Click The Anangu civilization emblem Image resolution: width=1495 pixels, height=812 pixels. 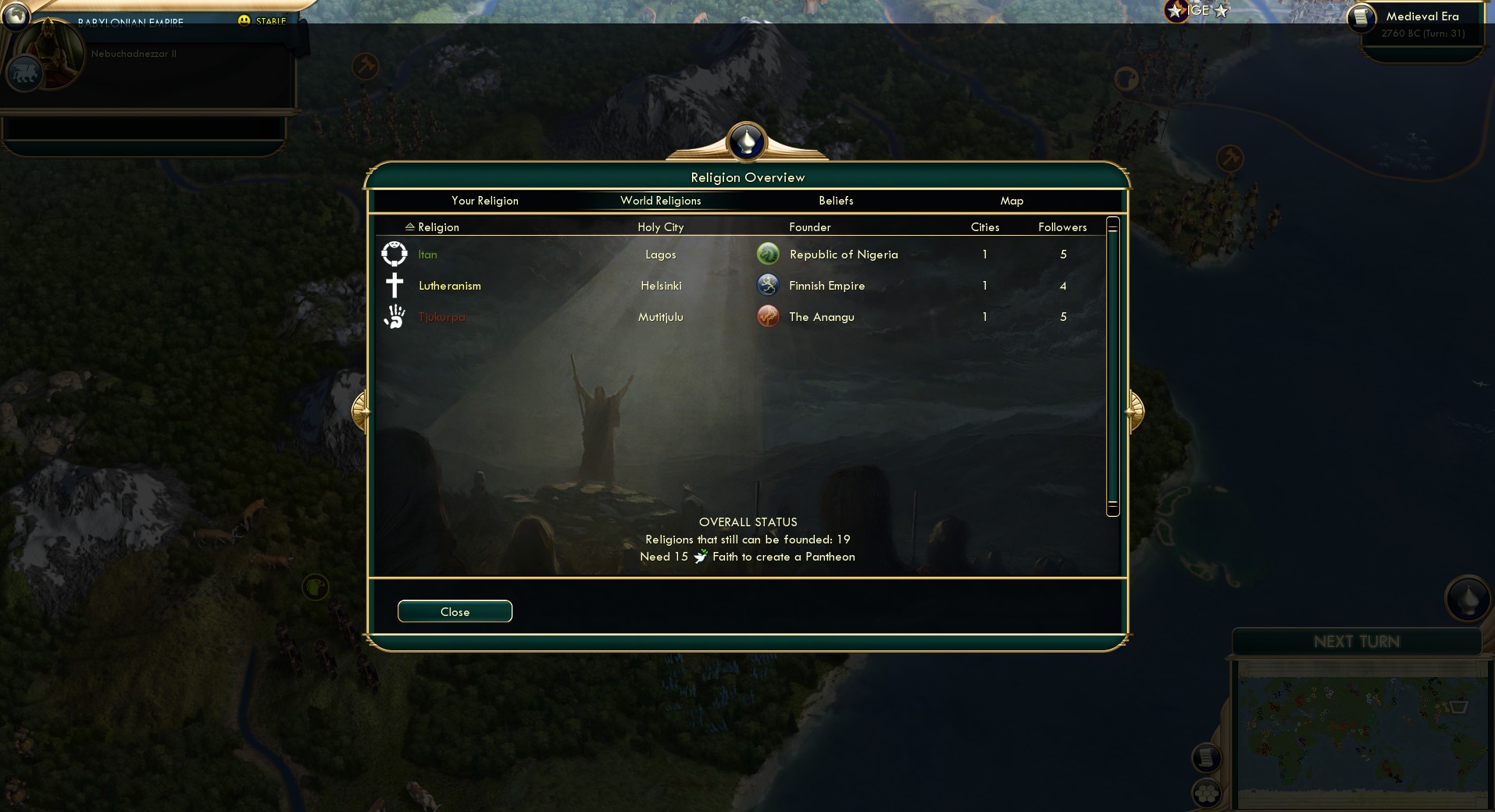[769, 316]
